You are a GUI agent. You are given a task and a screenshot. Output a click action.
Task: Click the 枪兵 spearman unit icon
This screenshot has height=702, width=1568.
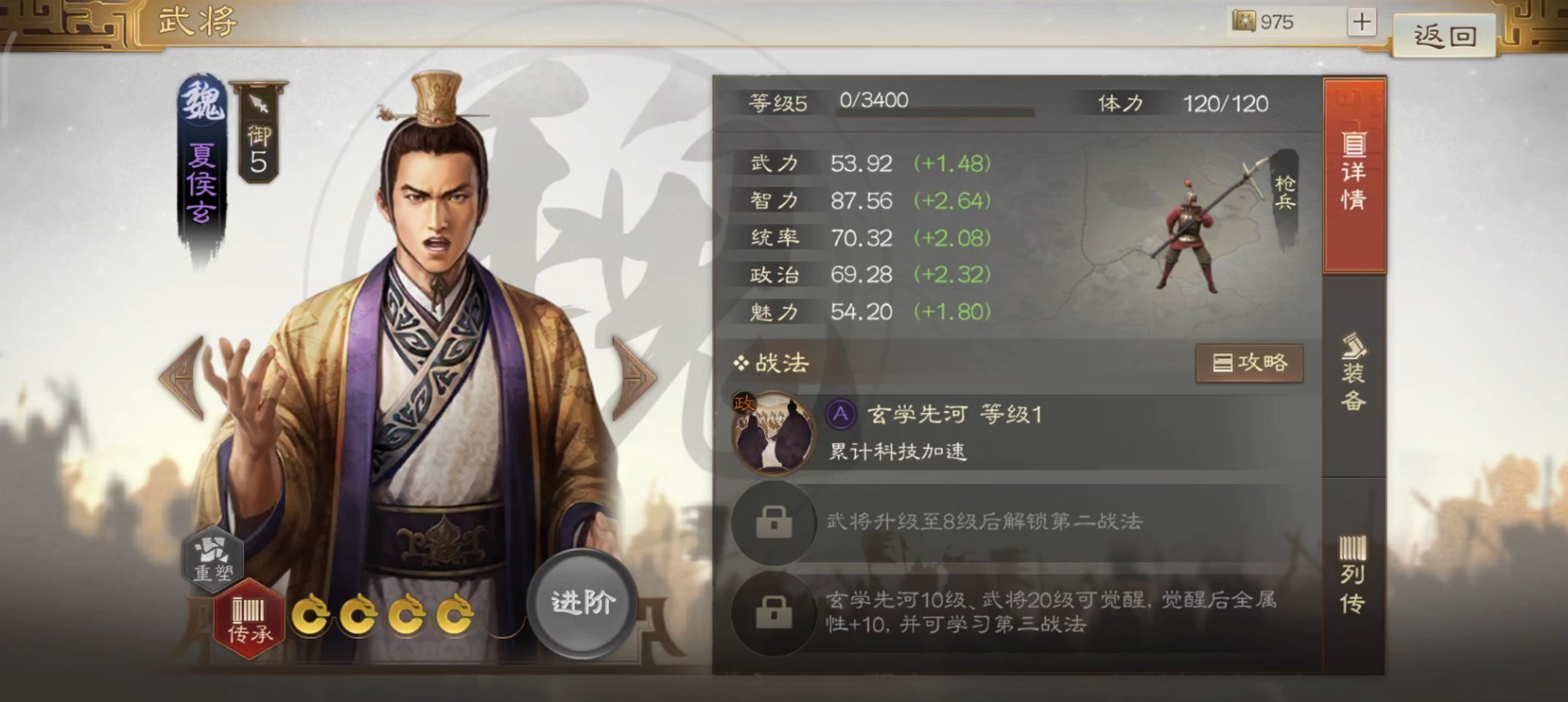coord(1189,232)
